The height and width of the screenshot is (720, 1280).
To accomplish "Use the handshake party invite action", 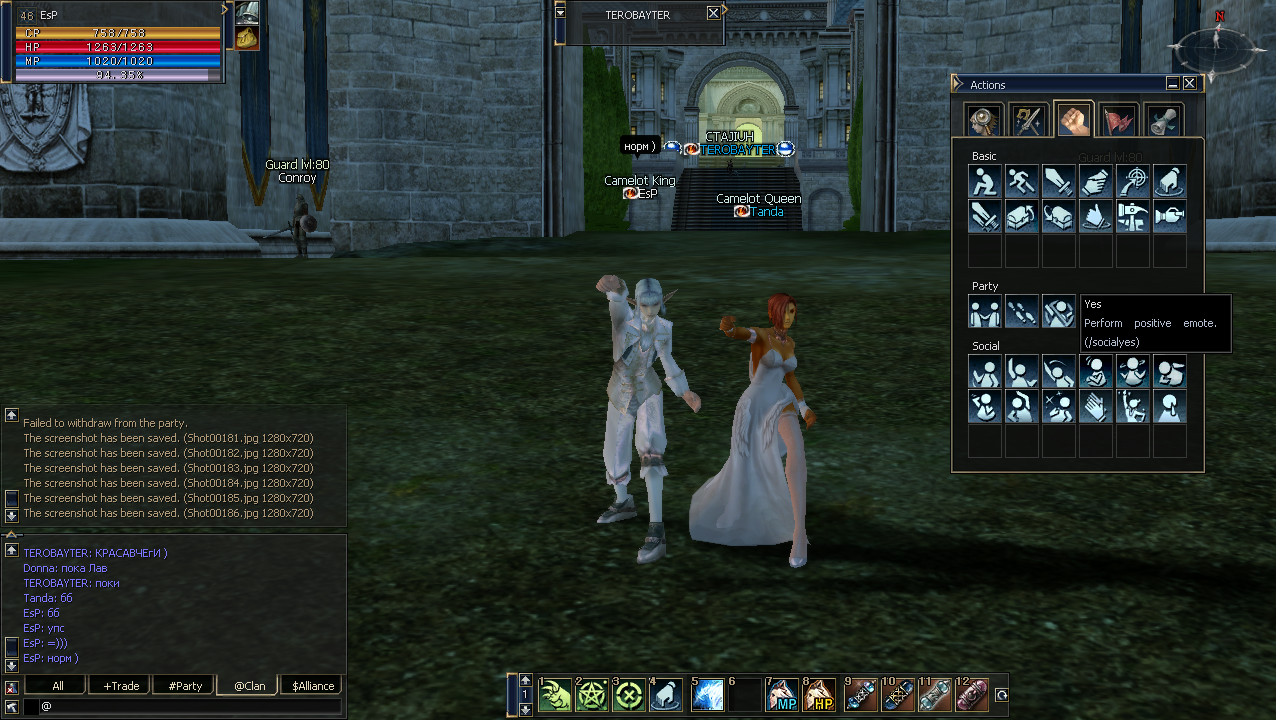I will 985,313.
